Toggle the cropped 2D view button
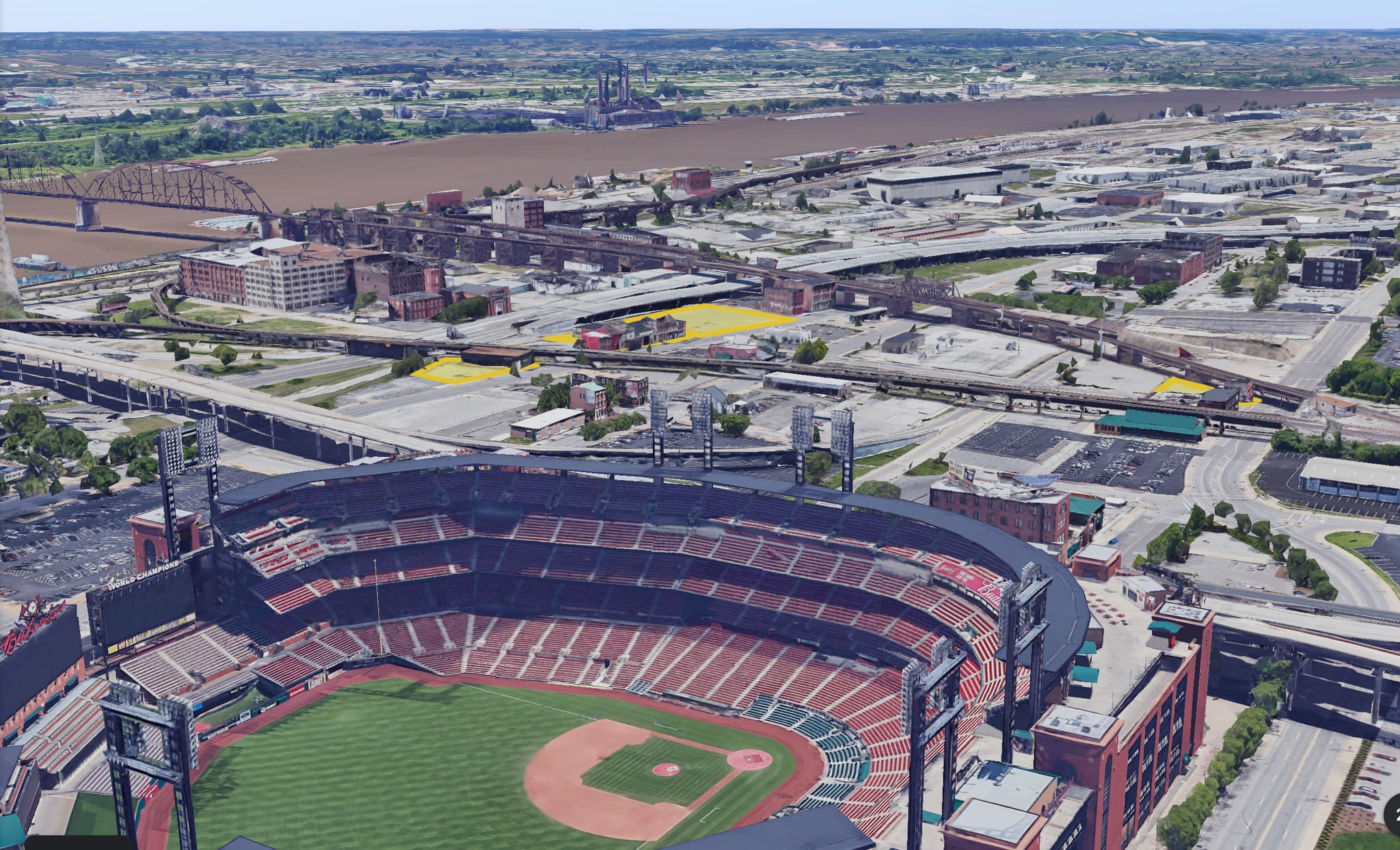The image size is (1400, 850). pos(1392,812)
